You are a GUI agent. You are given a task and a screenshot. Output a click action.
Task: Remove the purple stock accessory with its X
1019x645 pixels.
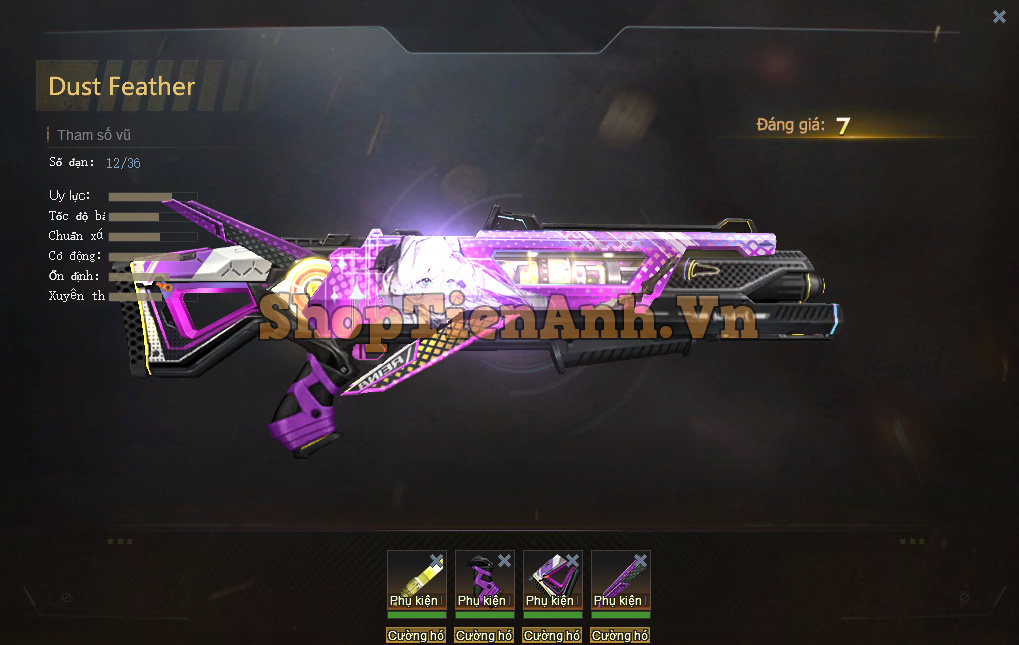coord(572,561)
